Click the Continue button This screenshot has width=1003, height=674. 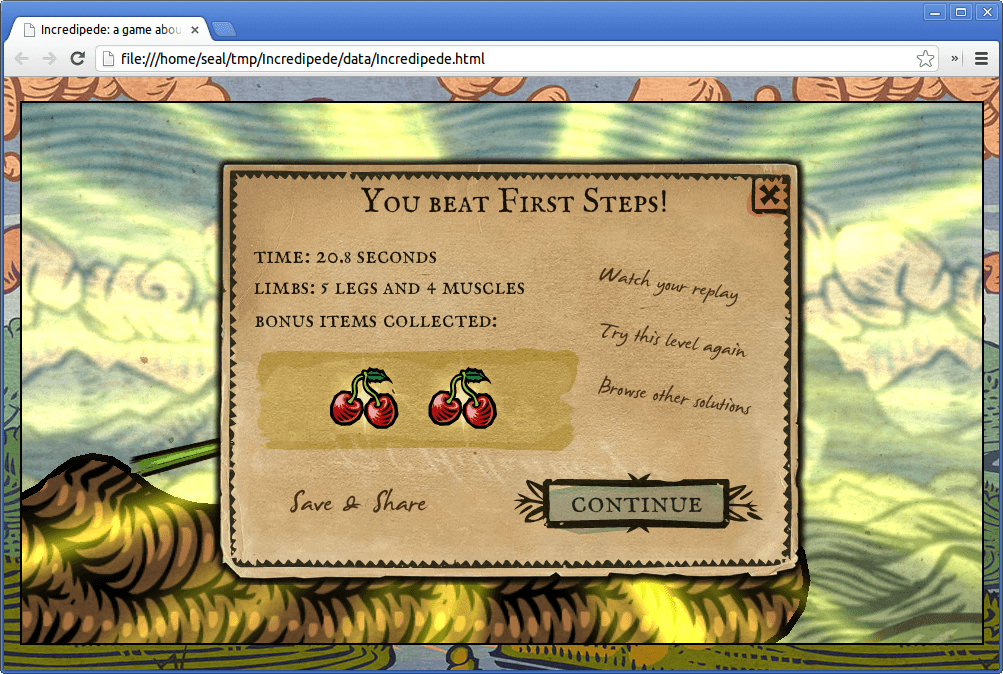click(x=636, y=504)
